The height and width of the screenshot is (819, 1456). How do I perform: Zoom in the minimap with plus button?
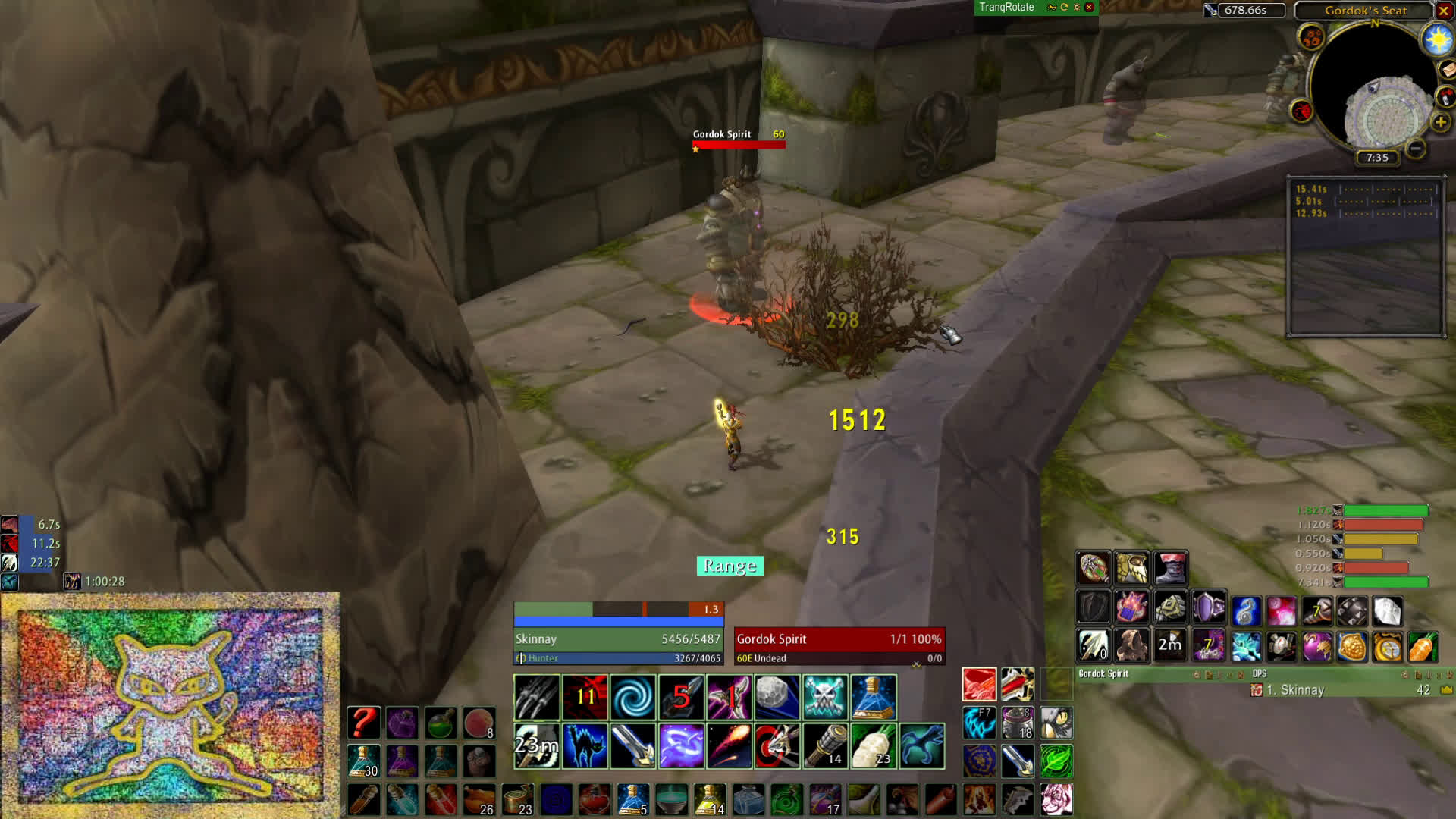(1440, 121)
